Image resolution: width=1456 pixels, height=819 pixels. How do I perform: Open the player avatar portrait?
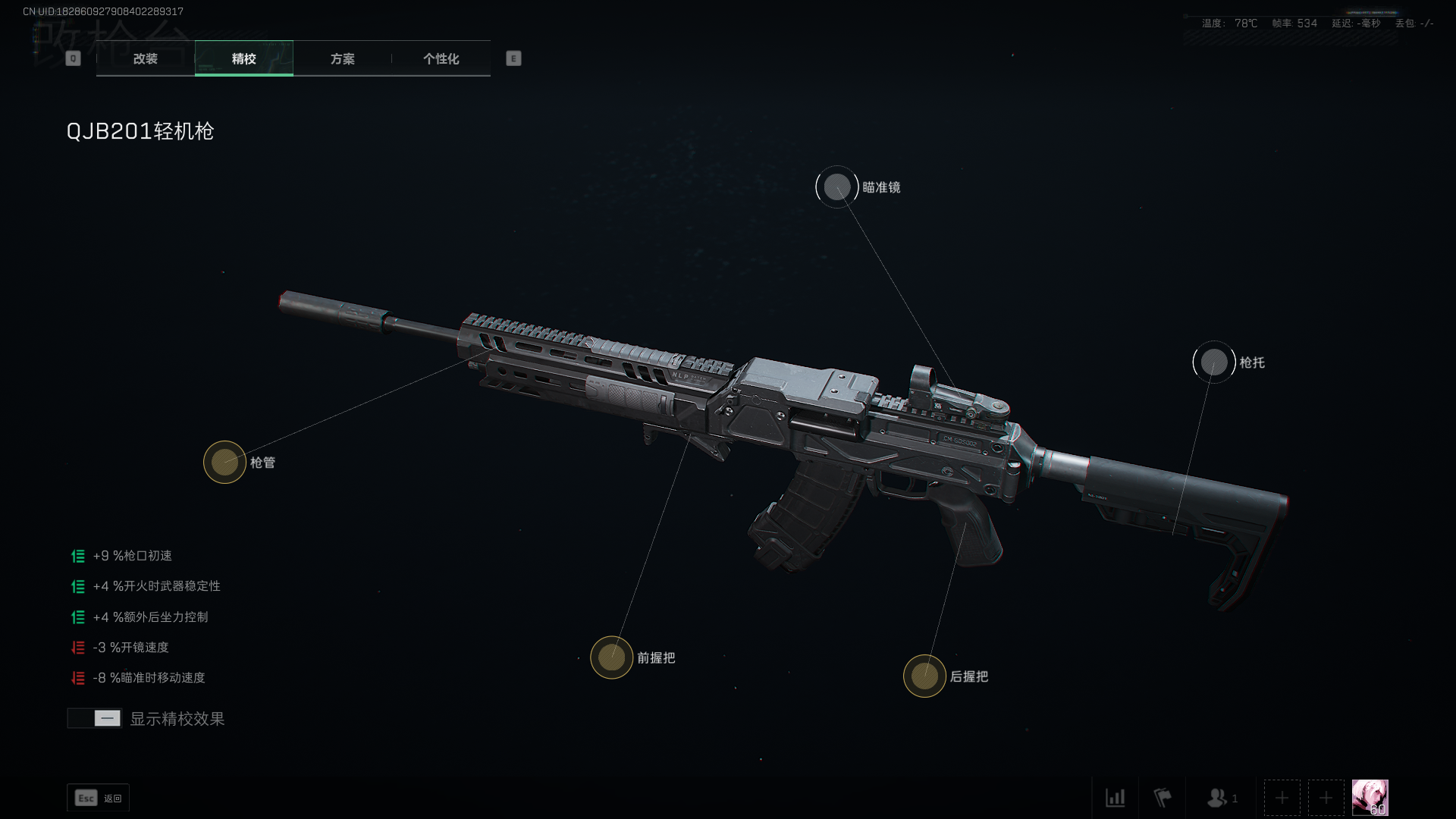[x=1370, y=798]
